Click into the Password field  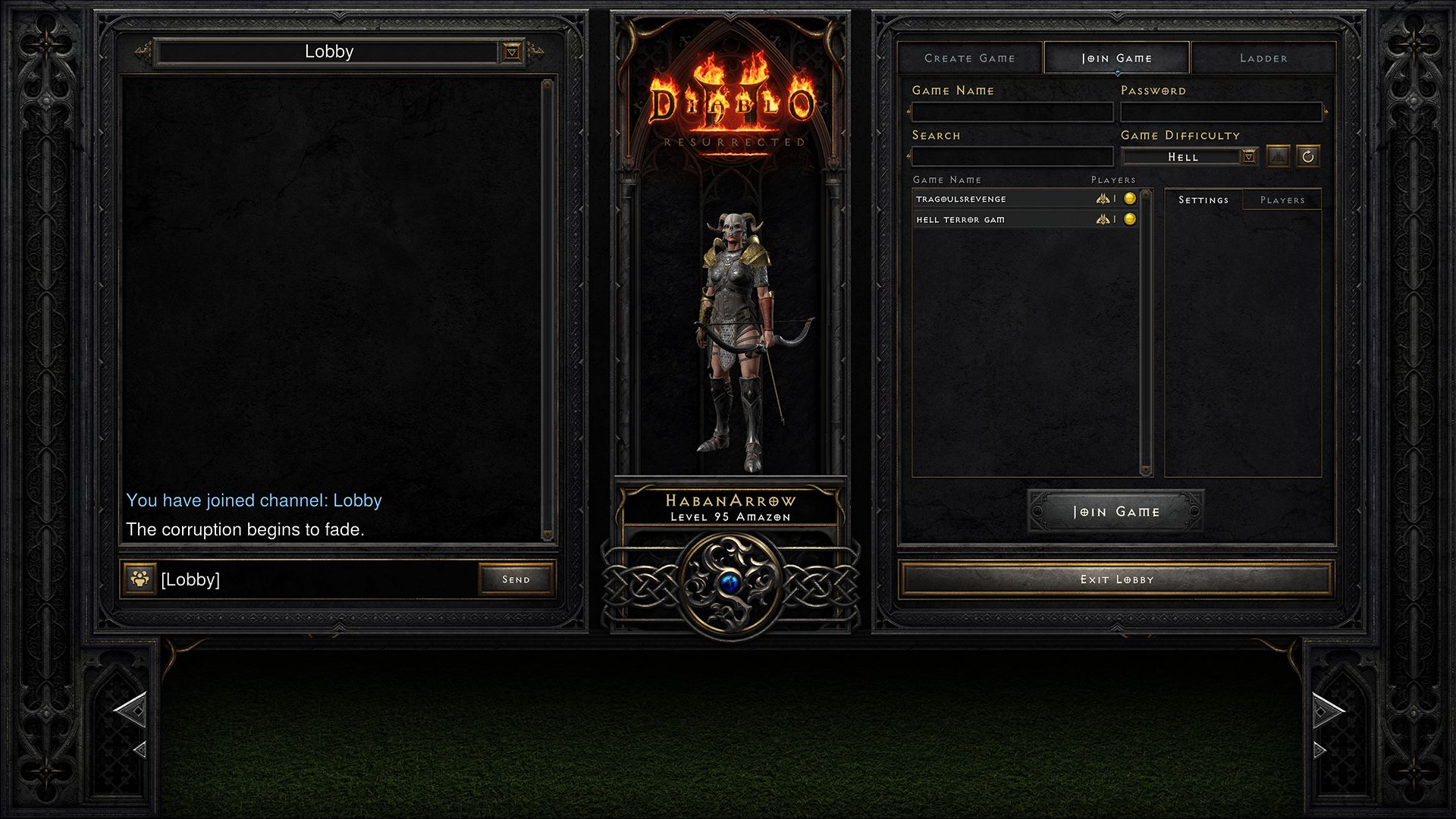(x=1221, y=112)
